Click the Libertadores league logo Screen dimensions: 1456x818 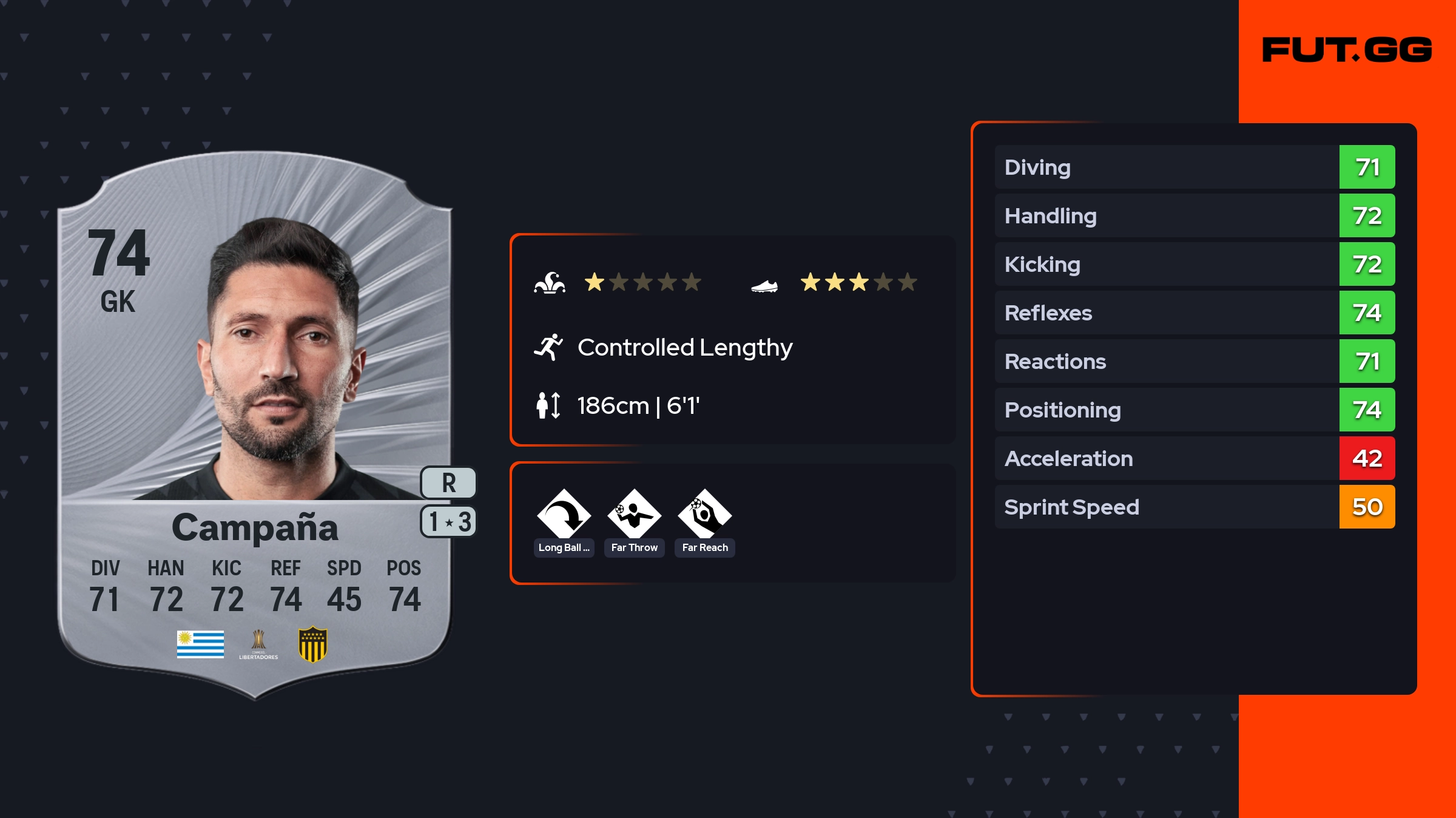[258, 644]
